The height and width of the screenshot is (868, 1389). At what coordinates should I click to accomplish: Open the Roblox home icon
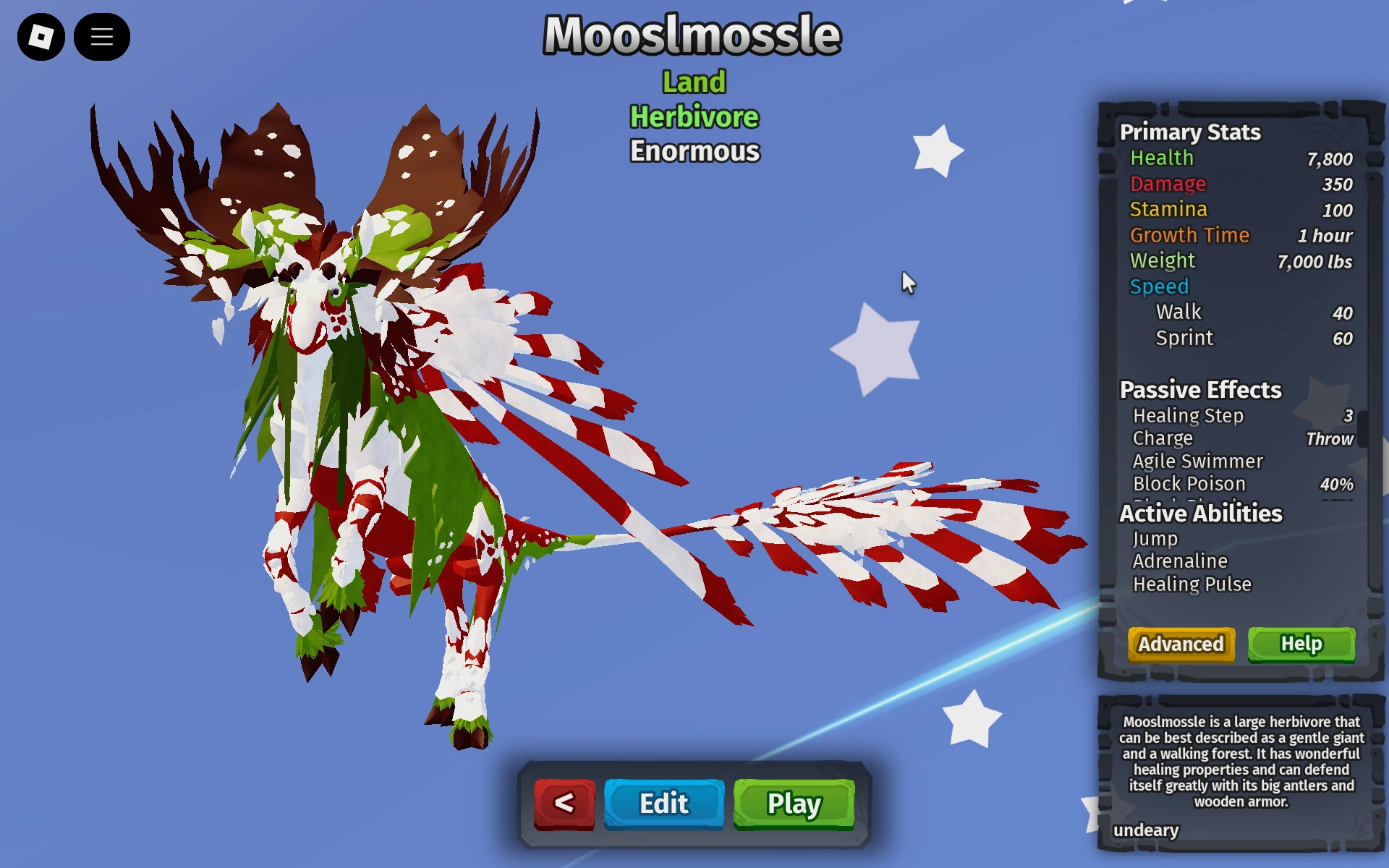[41, 36]
